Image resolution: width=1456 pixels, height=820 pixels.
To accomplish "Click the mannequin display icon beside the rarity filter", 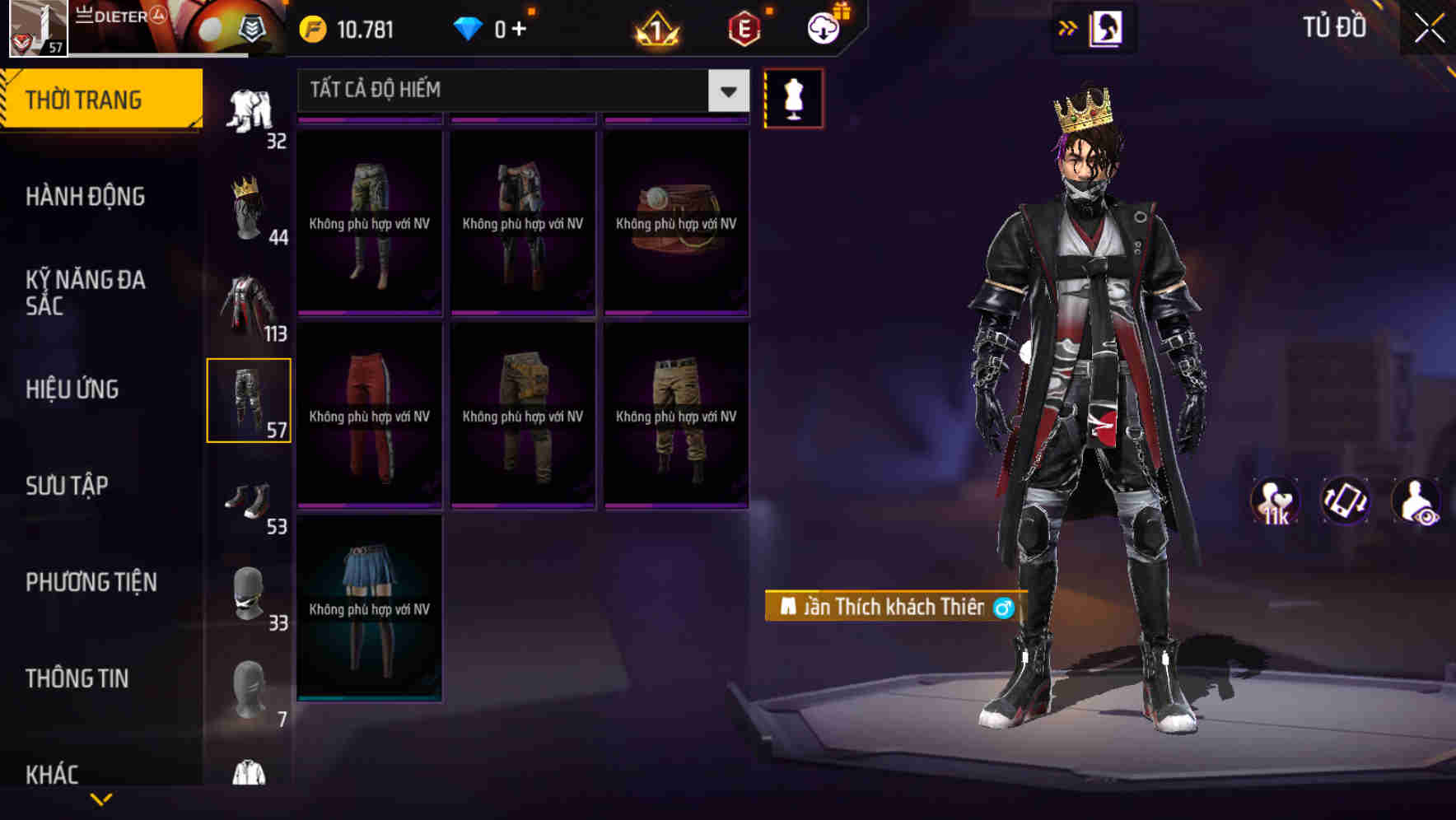I will [x=794, y=98].
